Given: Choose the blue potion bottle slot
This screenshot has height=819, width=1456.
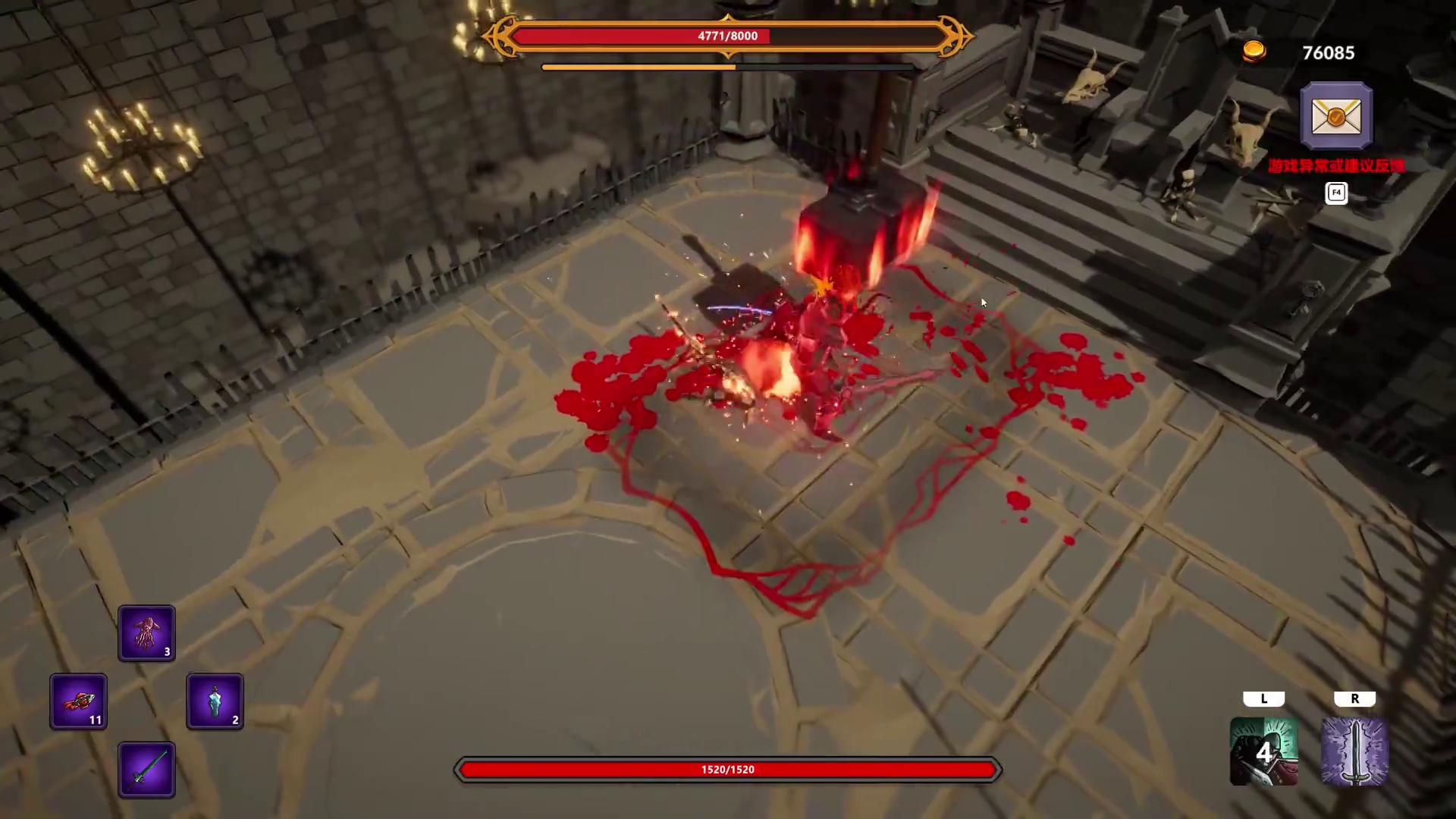Looking at the screenshot, I should click(x=215, y=701).
